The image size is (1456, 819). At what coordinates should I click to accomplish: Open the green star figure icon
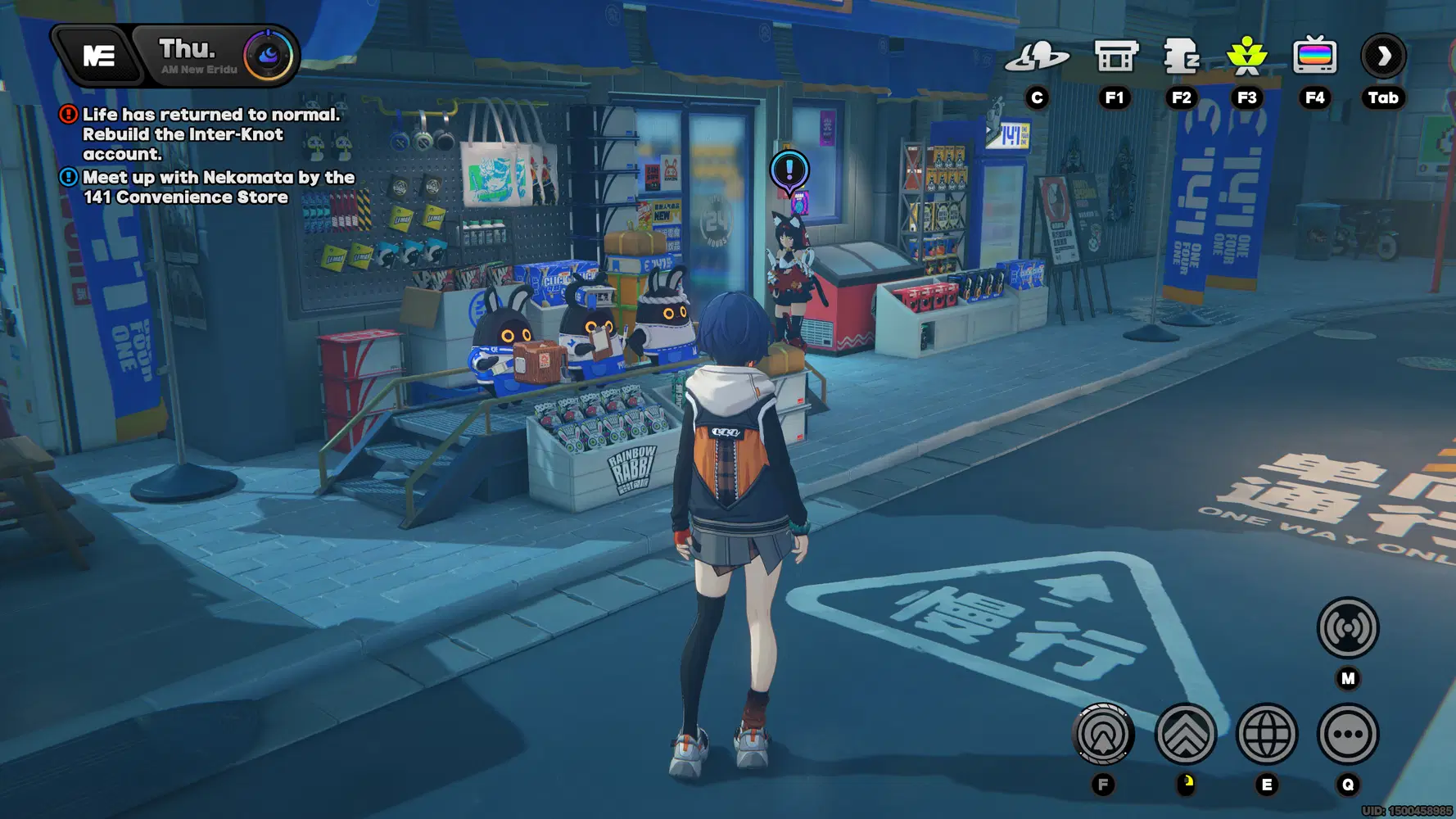[x=1246, y=57]
